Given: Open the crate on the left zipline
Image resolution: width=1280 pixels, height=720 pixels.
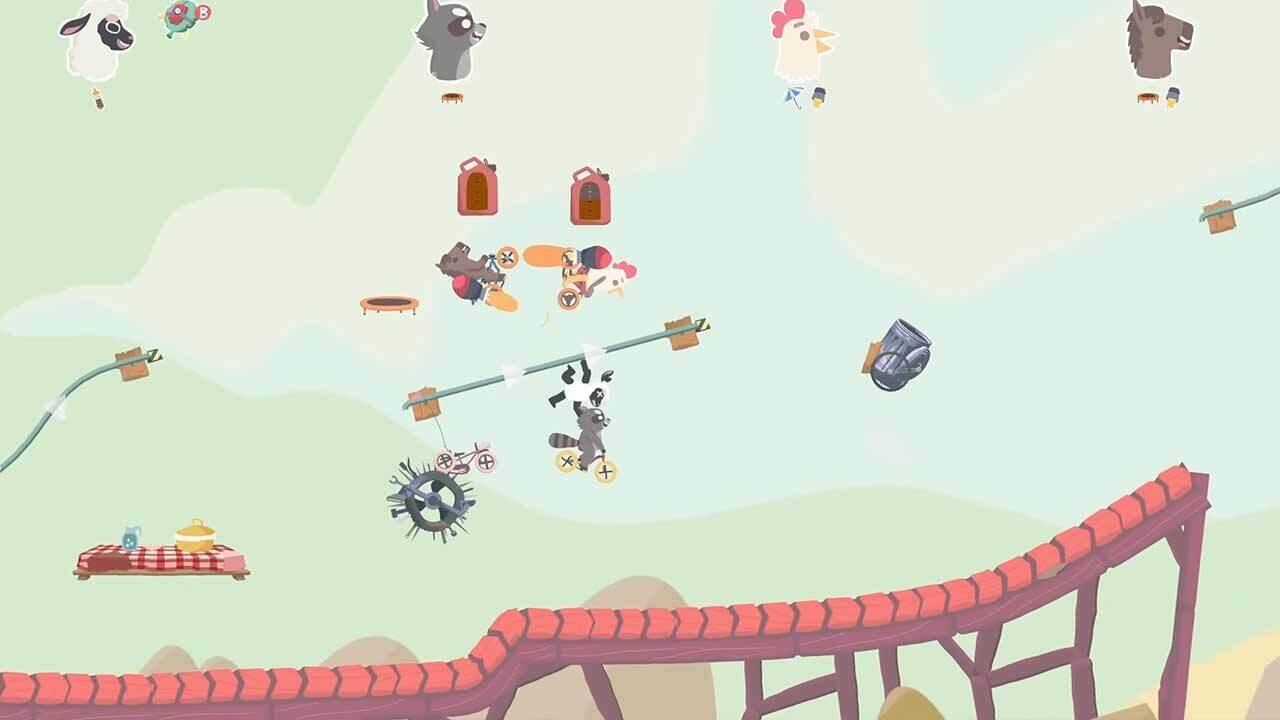Looking at the screenshot, I should click(x=130, y=365).
